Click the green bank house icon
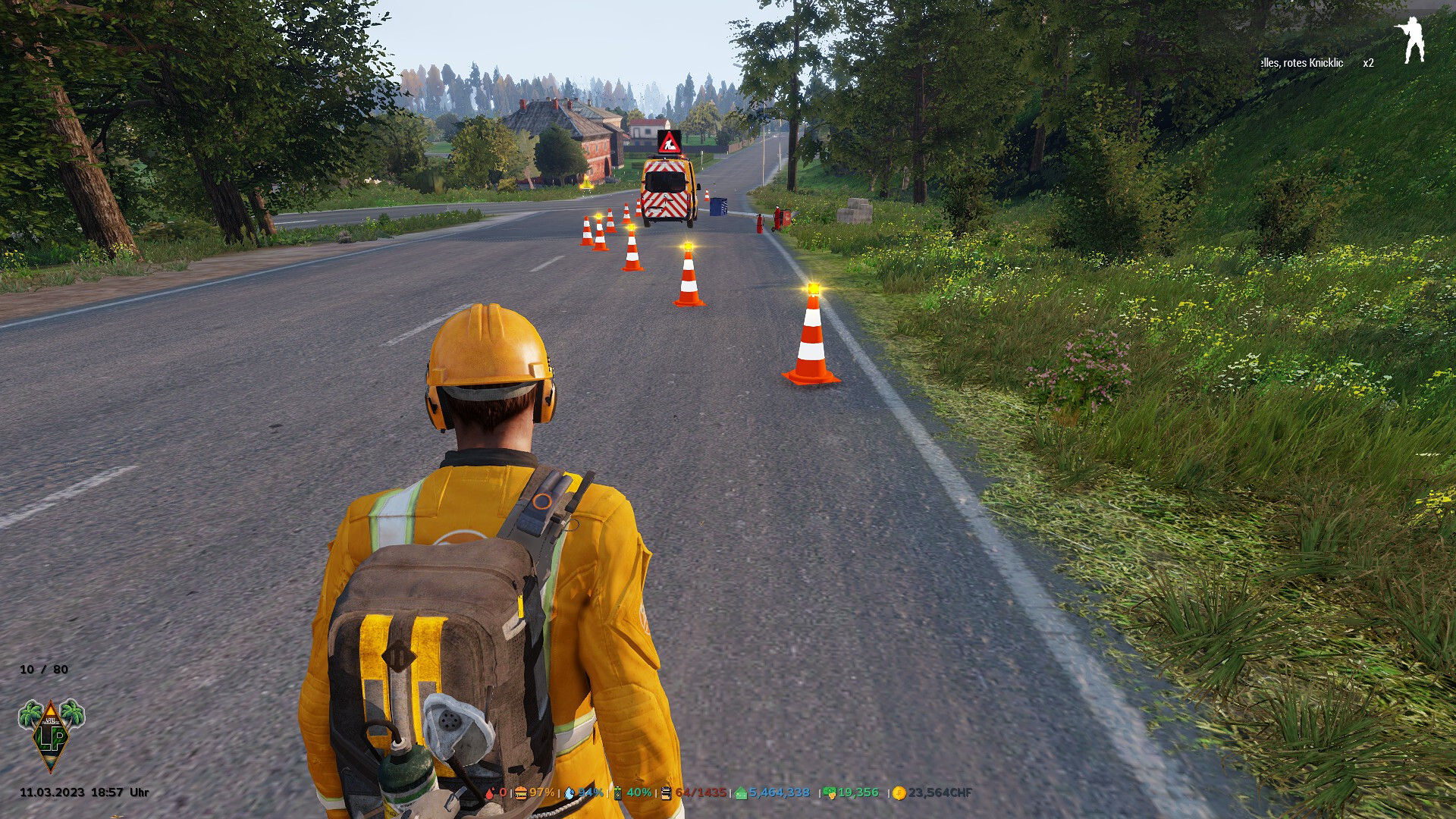Screen dimensions: 1456x819 (741, 793)
